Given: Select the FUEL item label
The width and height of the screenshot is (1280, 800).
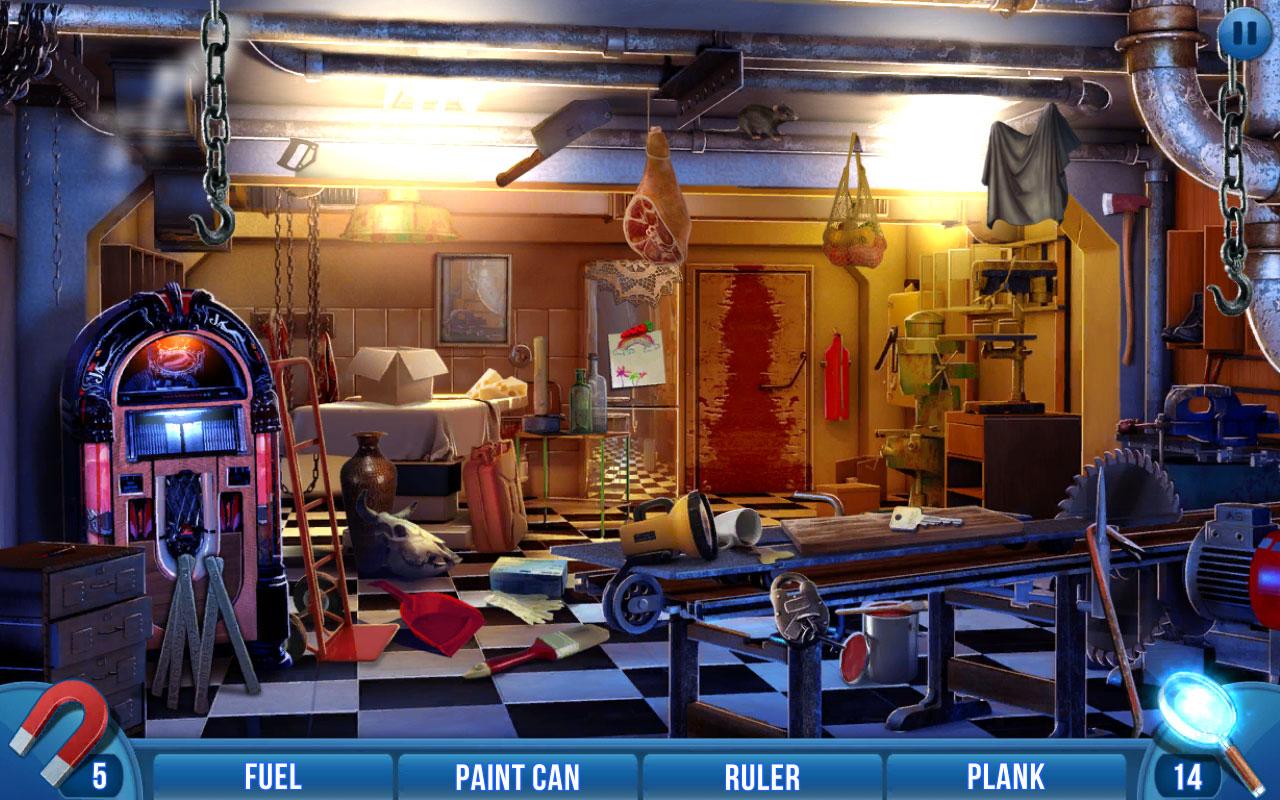Looking at the screenshot, I should 273,776.
